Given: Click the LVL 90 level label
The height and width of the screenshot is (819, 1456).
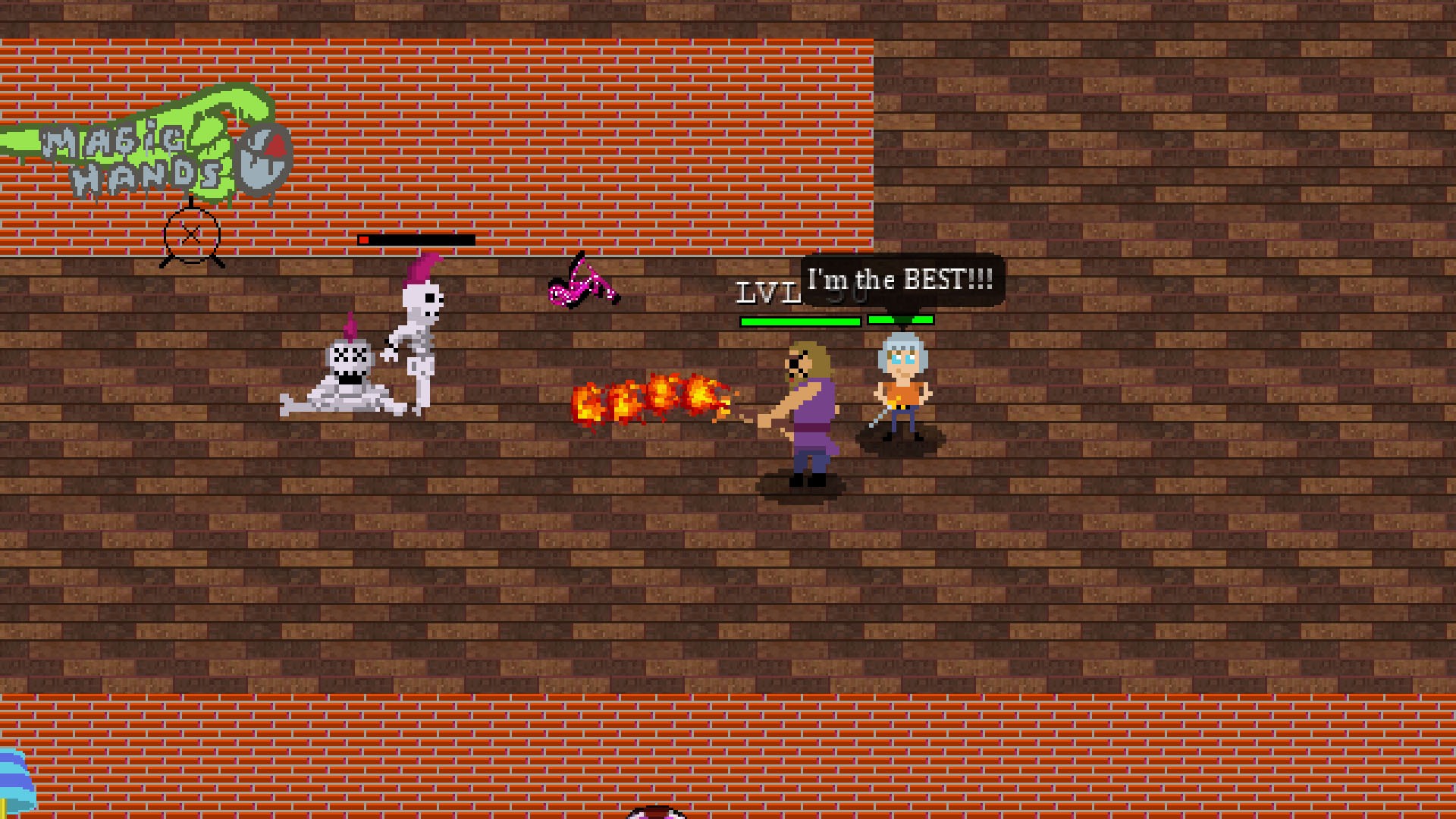Looking at the screenshot, I should pyautogui.click(x=766, y=292).
